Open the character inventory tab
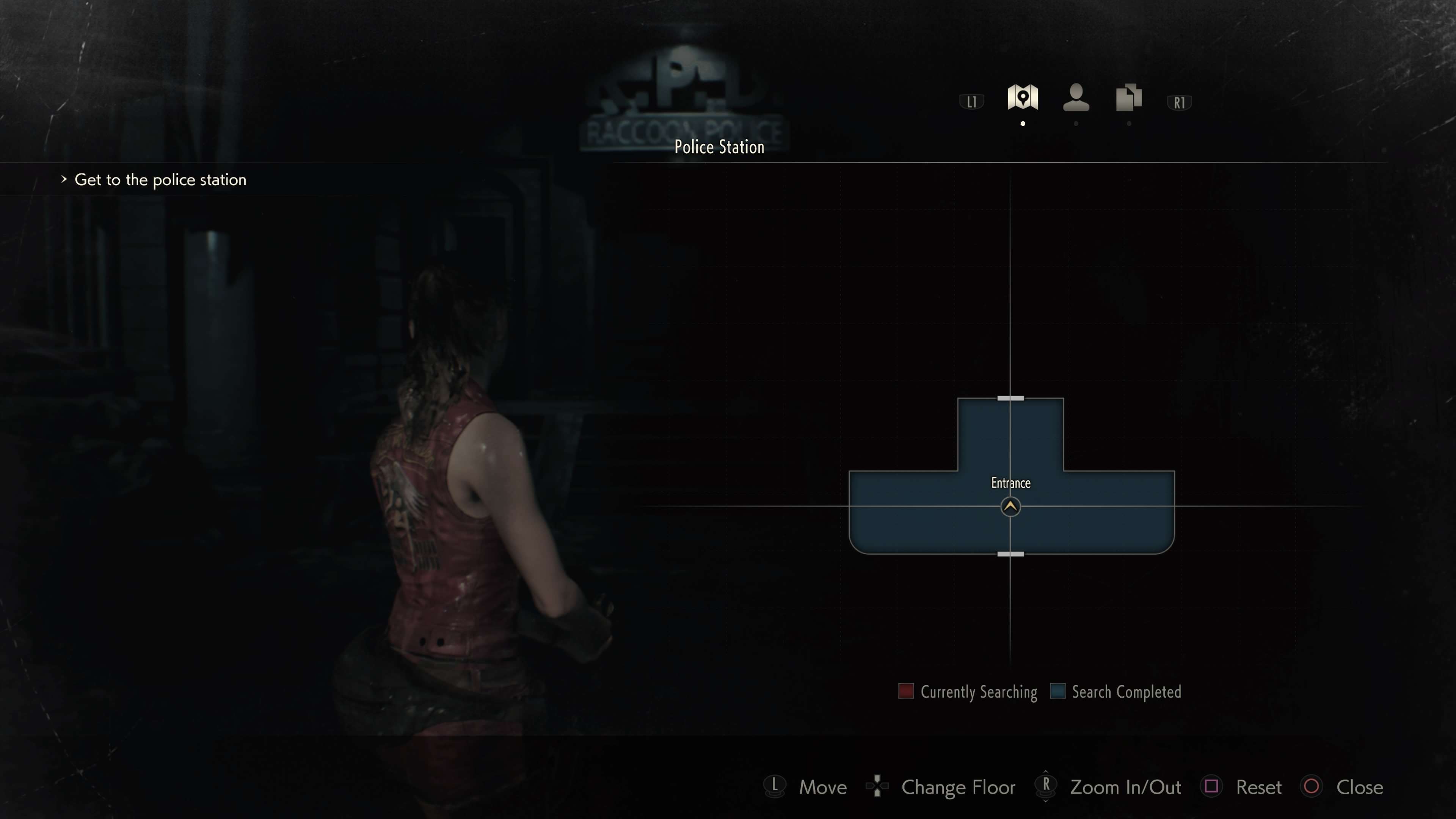The width and height of the screenshot is (1456, 819). tap(1076, 97)
